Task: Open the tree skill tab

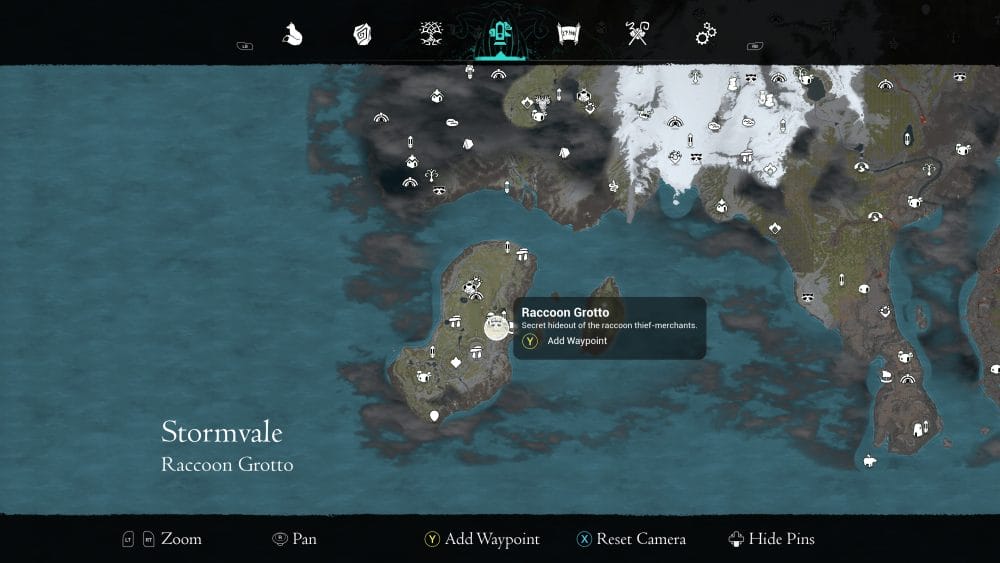Action: tap(431, 35)
